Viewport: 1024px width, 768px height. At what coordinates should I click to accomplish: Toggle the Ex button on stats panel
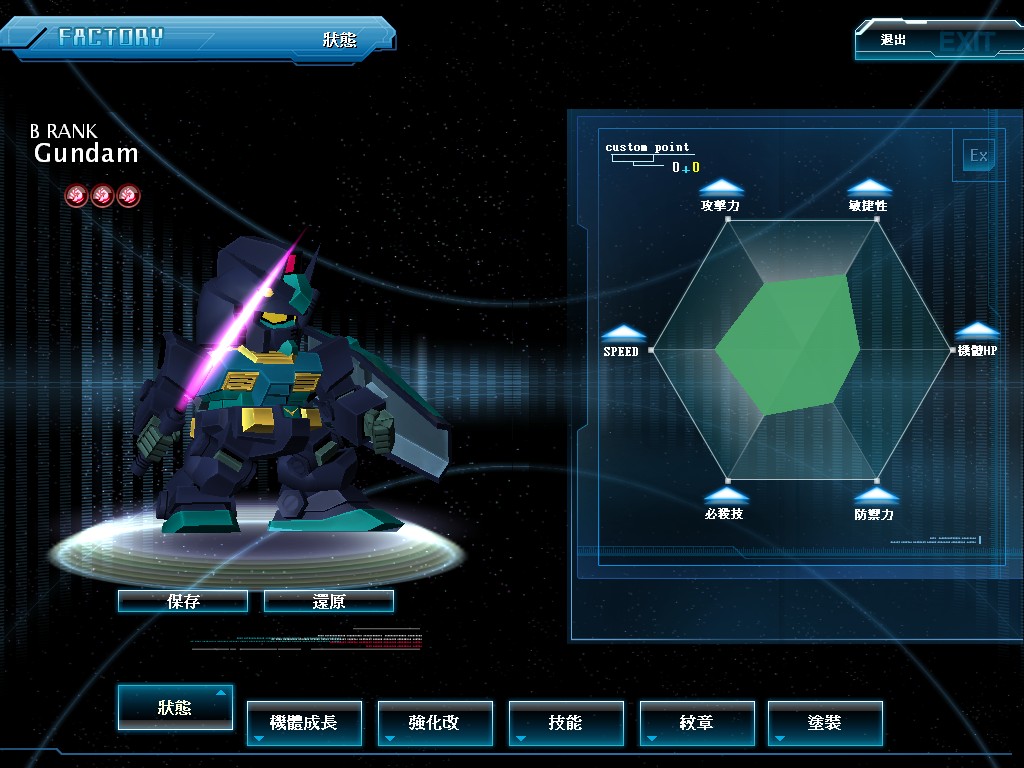(978, 155)
